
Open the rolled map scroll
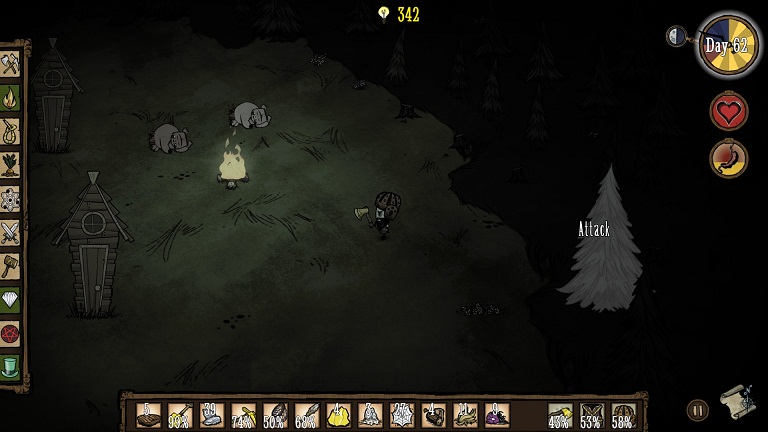pyautogui.click(x=736, y=400)
